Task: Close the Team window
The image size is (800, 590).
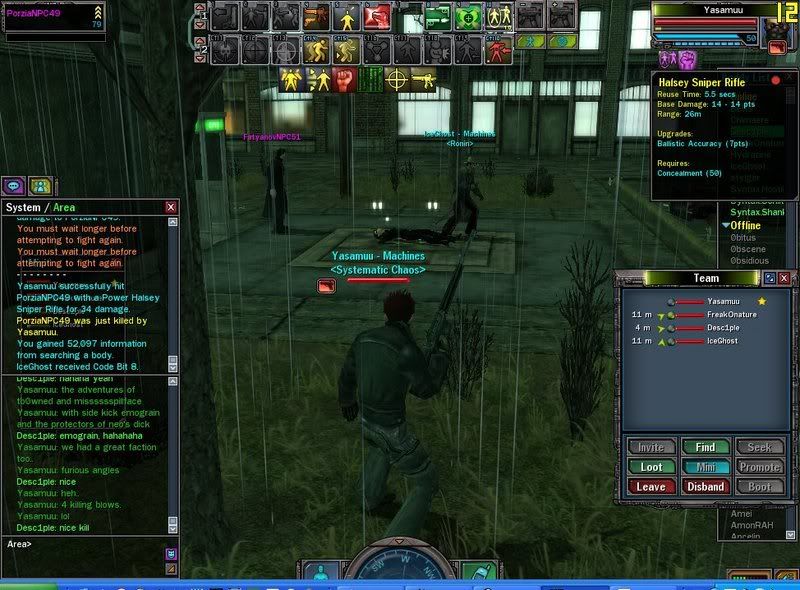Action: [784, 278]
